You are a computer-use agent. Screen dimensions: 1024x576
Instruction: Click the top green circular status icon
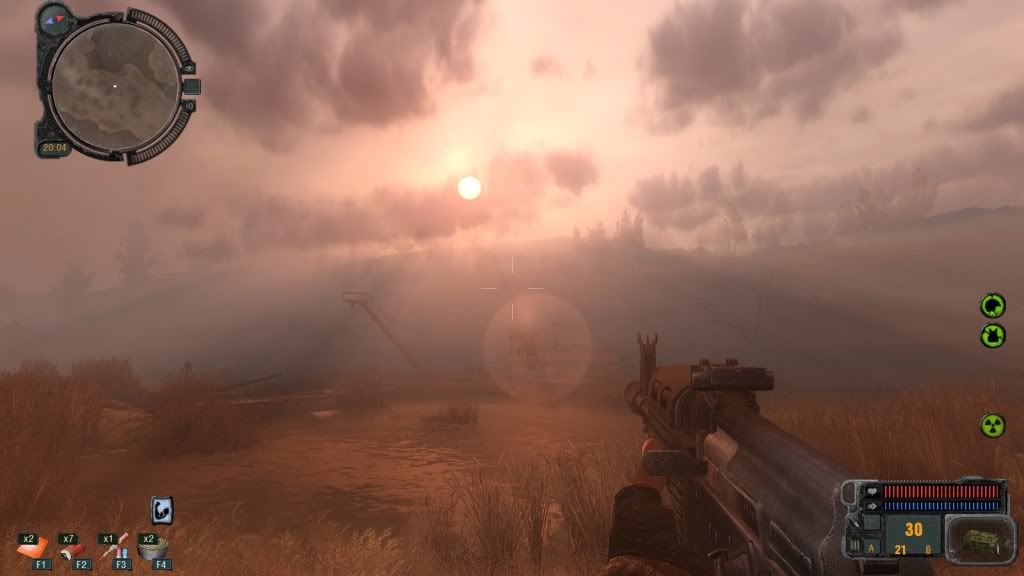tap(992, 305)
